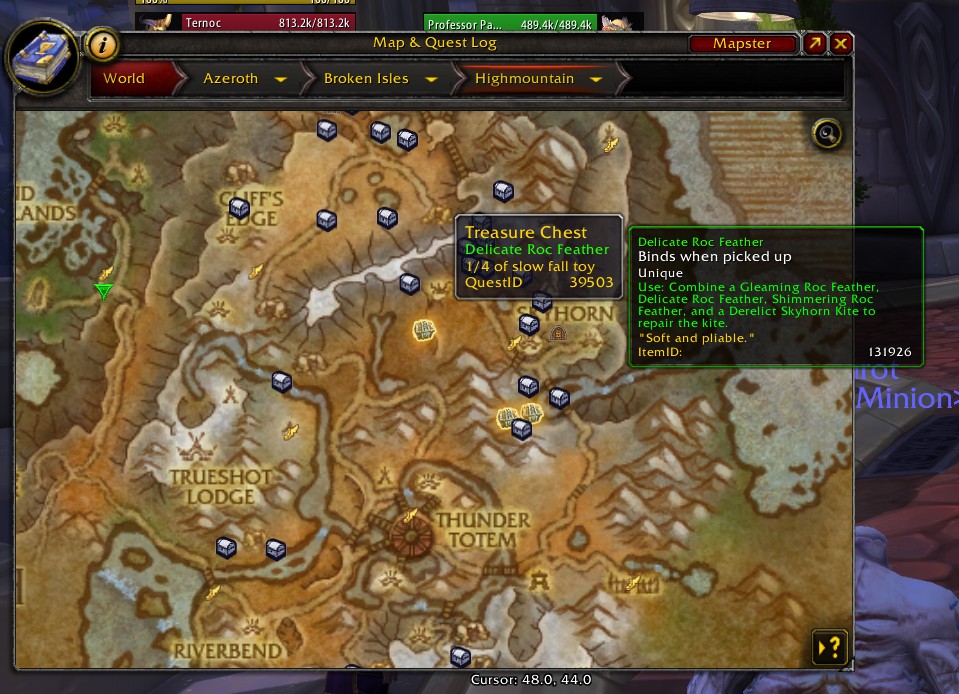Close the Map & Quest Log window
This screenshot has width=959, height=694.
coord(841,44)
